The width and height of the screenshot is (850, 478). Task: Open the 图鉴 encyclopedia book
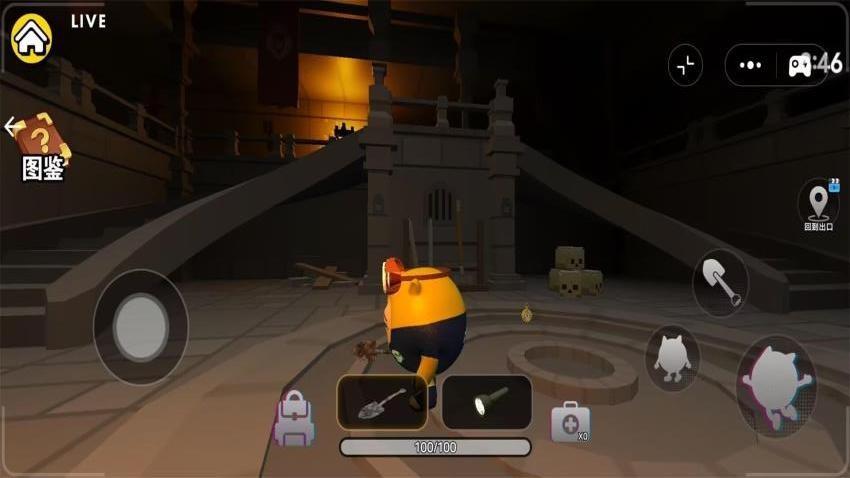(43, 146)
